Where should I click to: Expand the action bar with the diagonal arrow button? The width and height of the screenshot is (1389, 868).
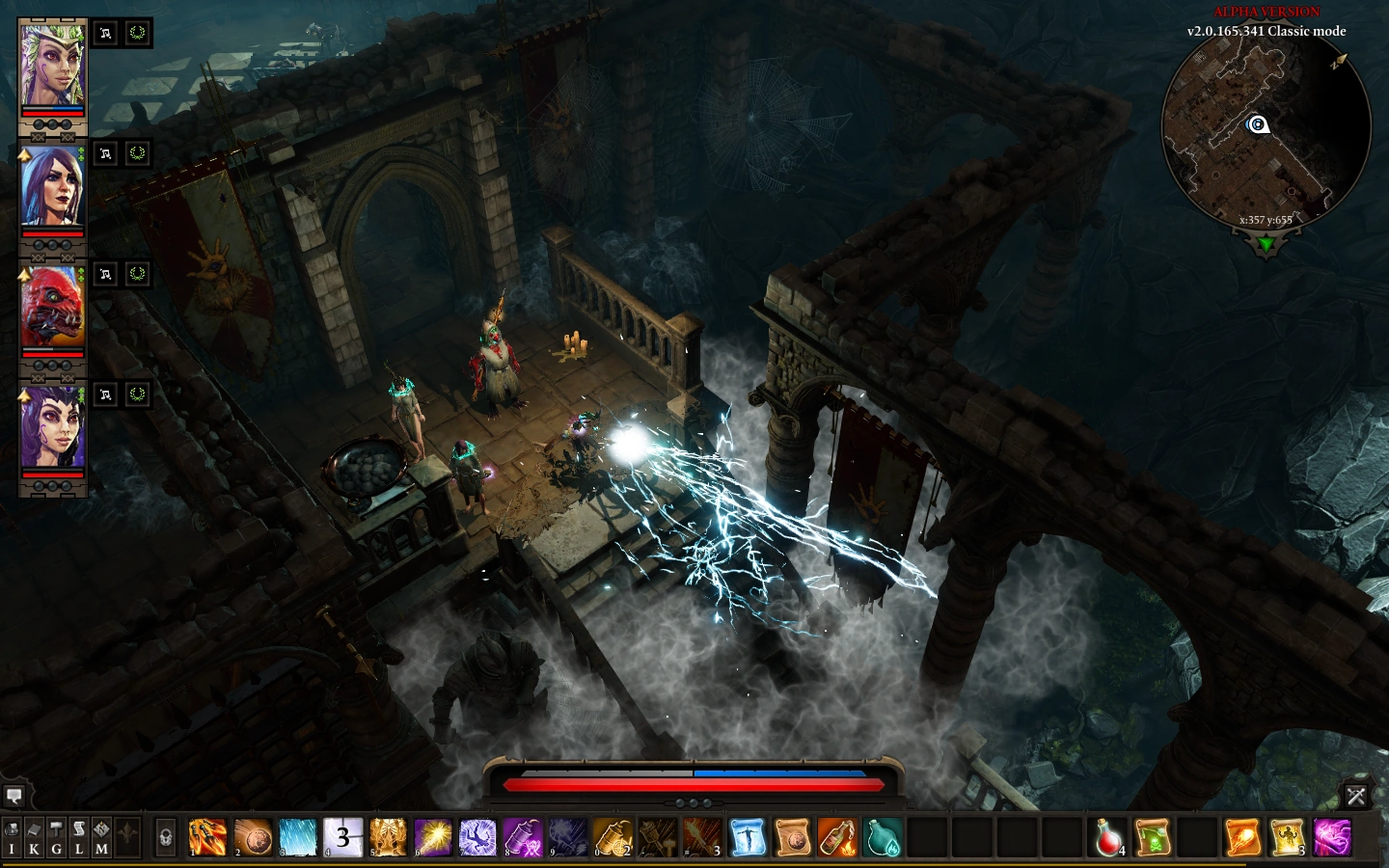1357,797
